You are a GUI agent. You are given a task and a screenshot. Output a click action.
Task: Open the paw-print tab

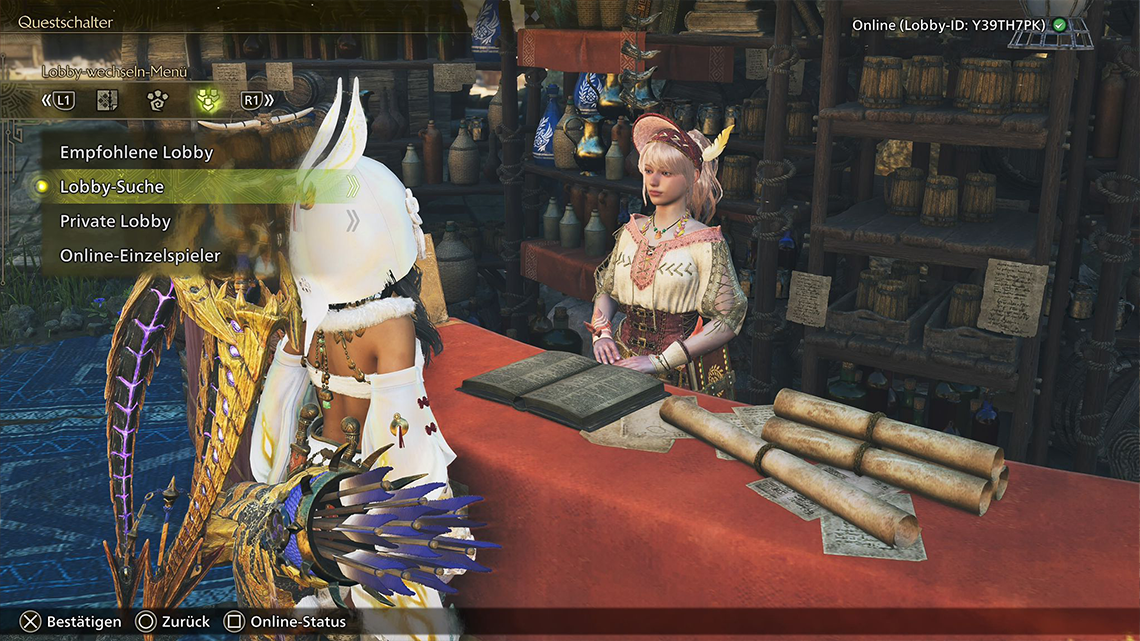(x=155, y=100)
